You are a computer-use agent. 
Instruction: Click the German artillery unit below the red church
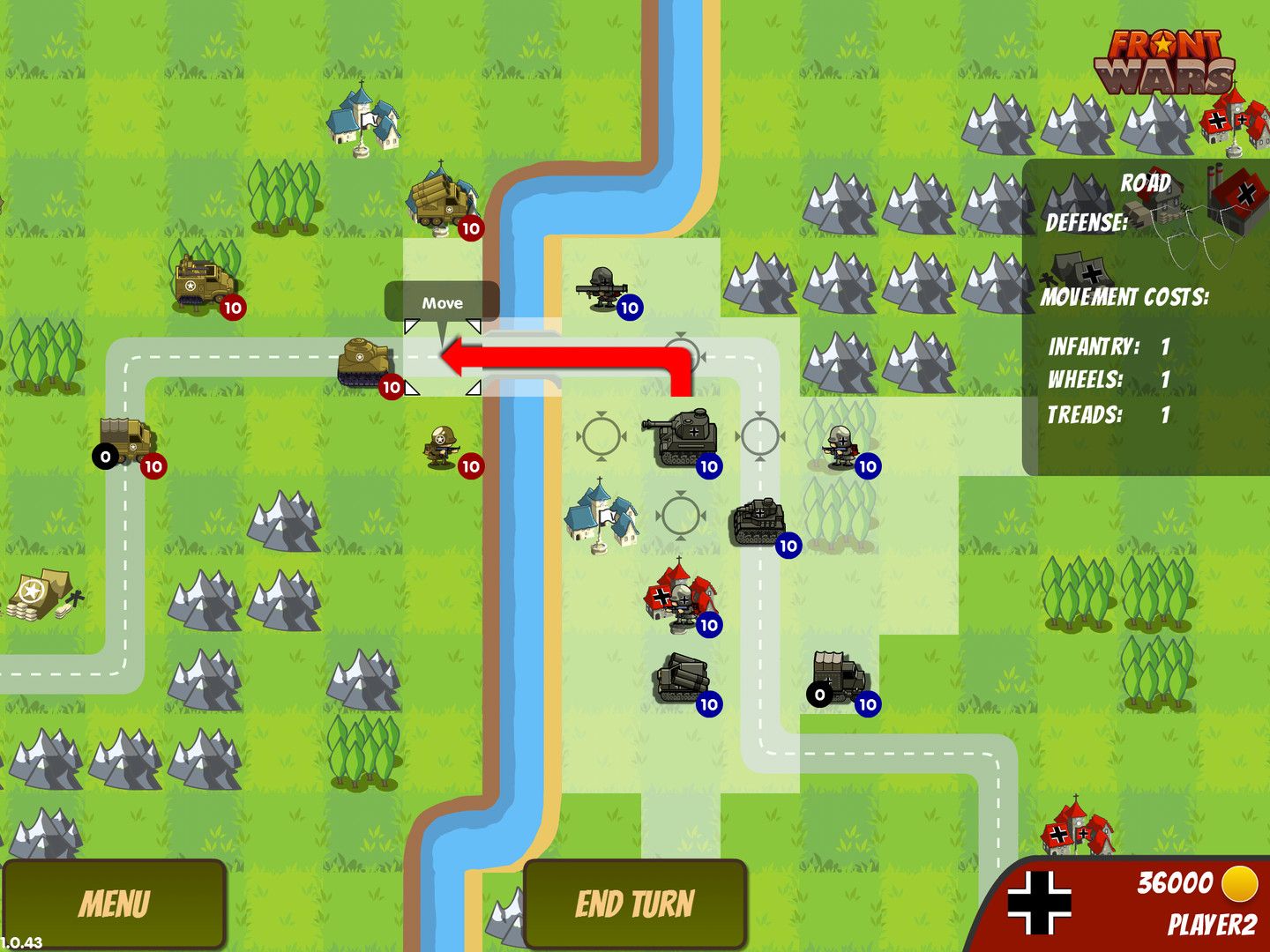coord(684,679)
